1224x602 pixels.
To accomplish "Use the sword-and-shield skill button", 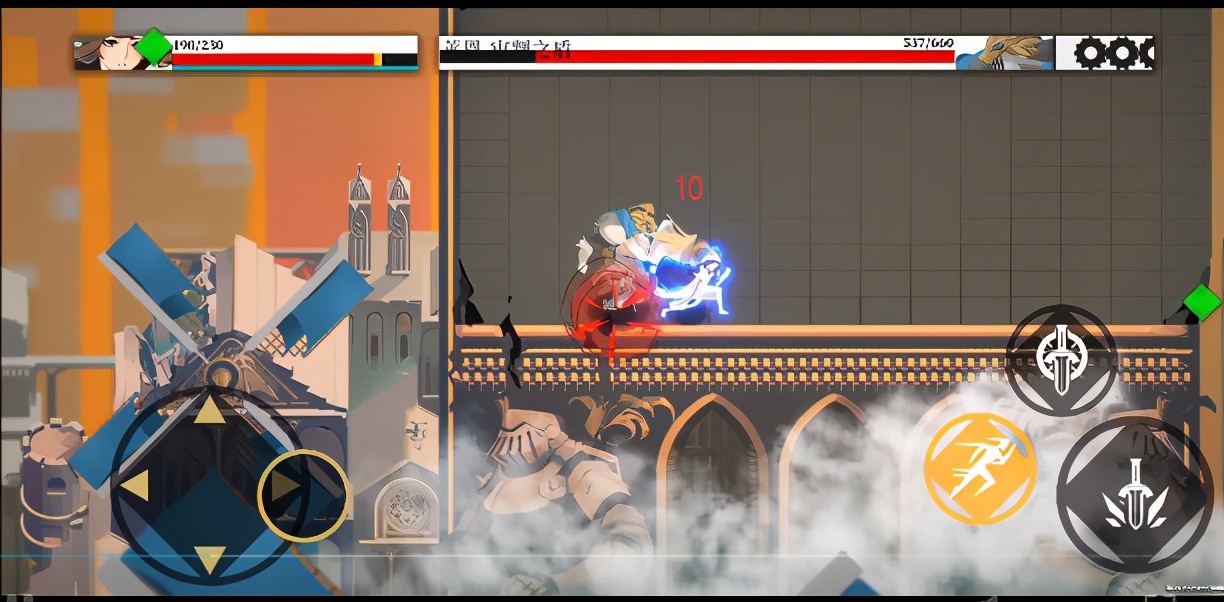I will 1060,359.
